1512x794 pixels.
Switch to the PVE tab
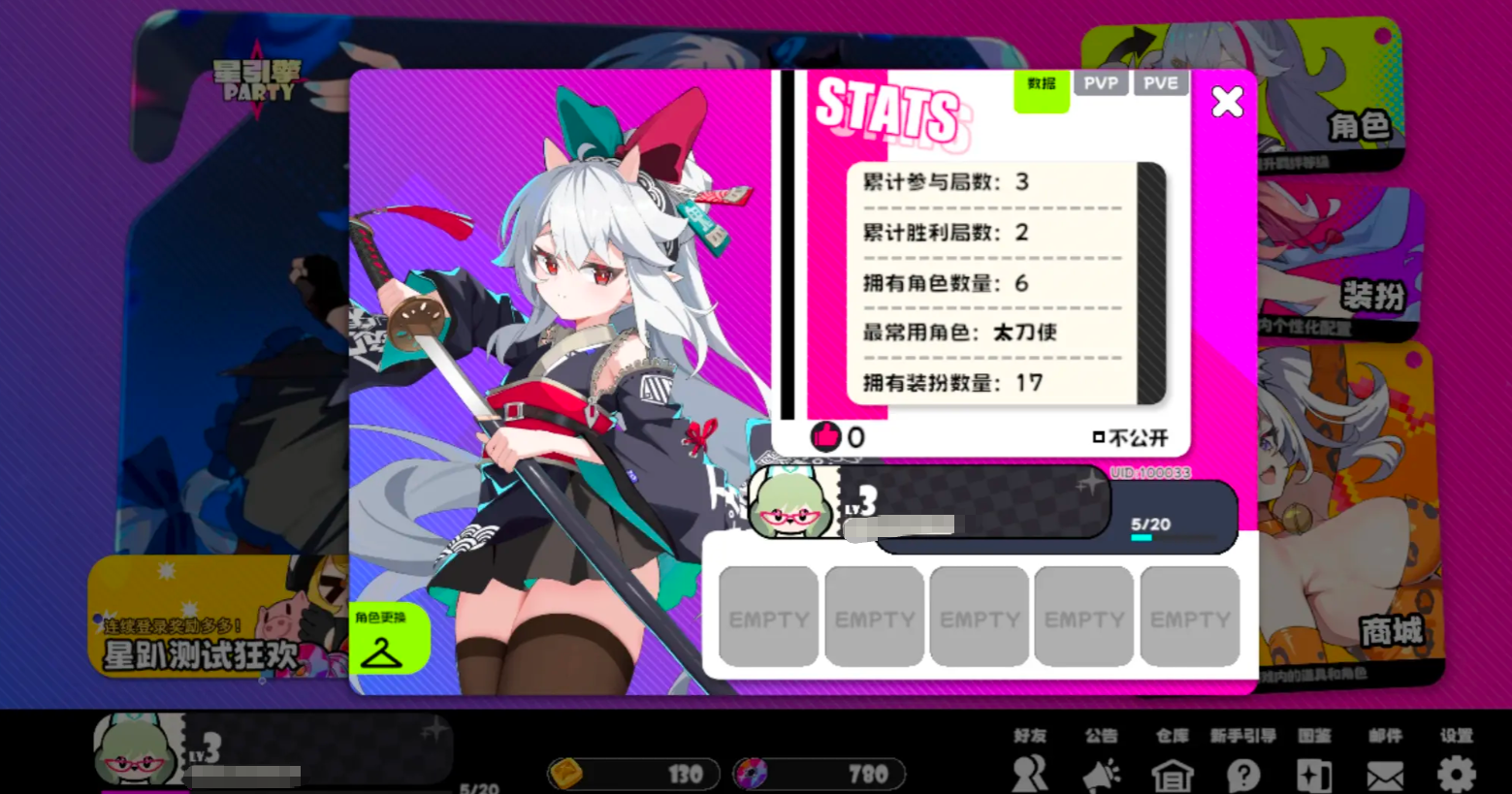point(1162,82)
